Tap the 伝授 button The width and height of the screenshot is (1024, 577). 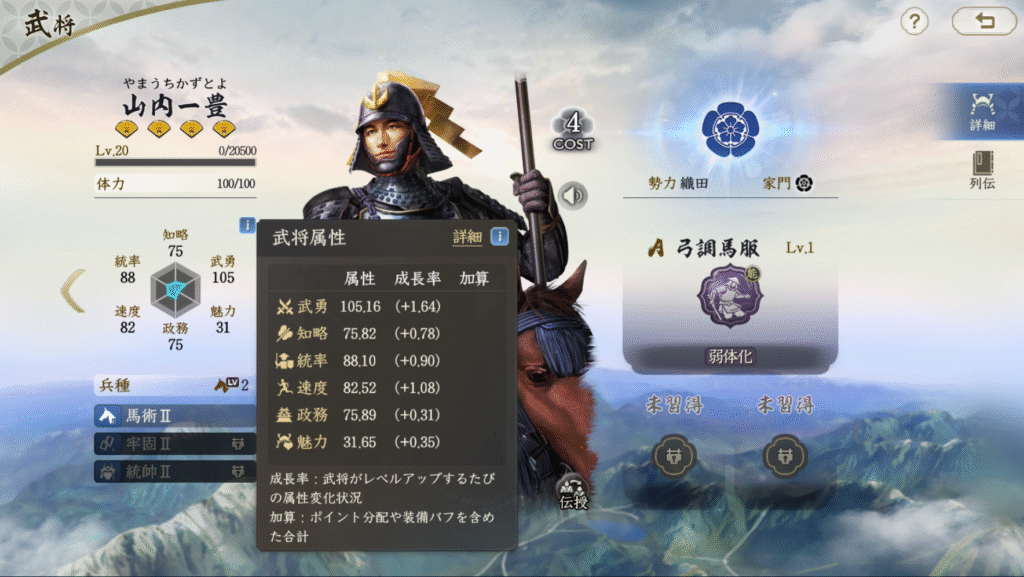coord(574,491)
